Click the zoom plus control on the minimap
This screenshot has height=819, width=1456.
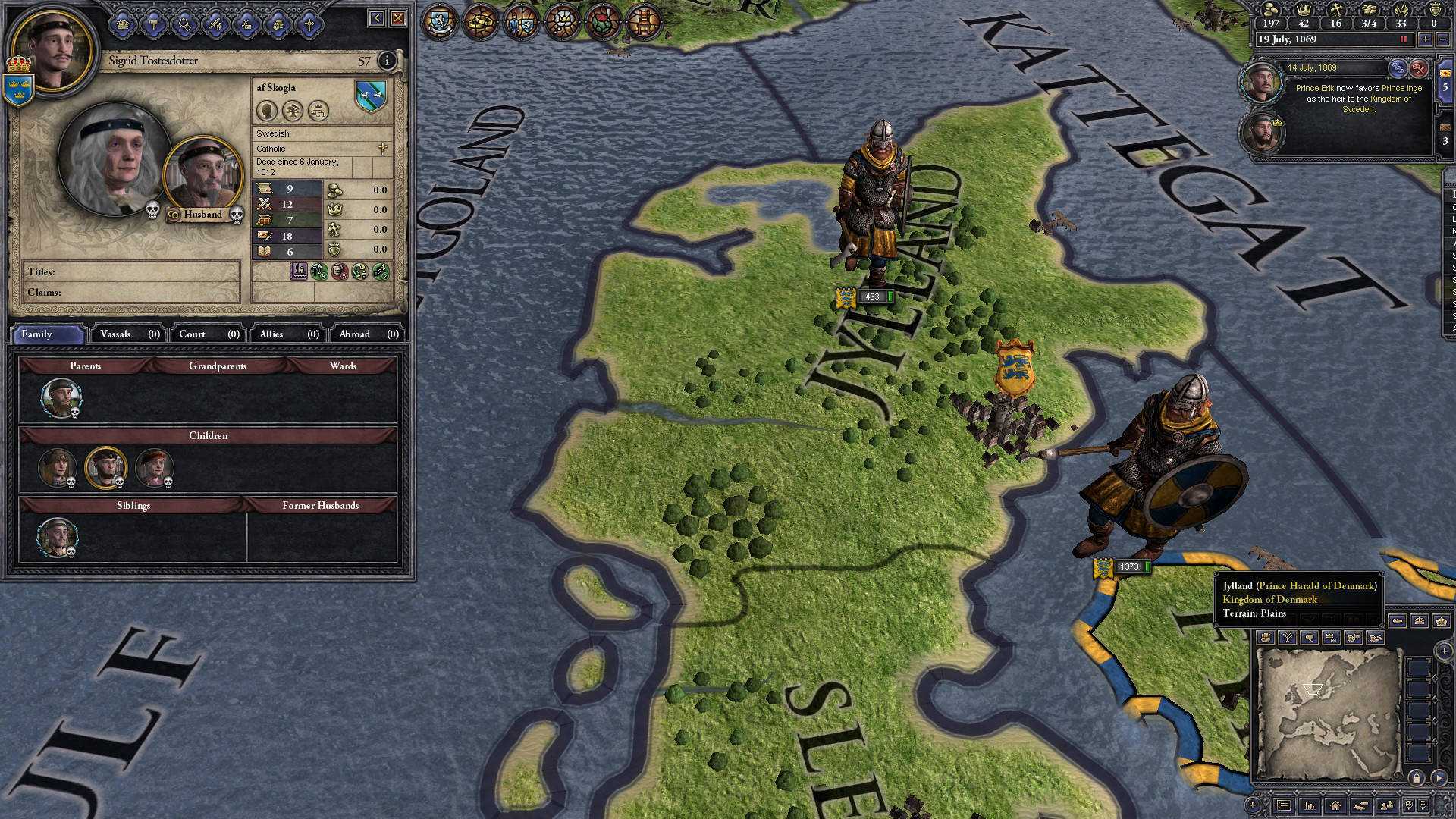[x=1445, y=651]
